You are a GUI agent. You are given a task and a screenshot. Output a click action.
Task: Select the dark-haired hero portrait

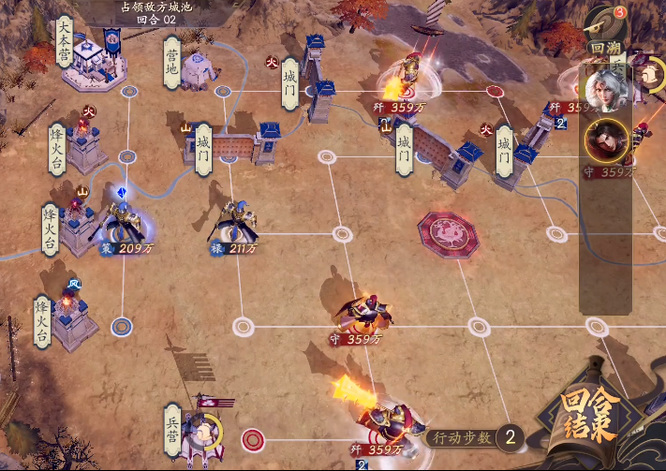point(607,138)
